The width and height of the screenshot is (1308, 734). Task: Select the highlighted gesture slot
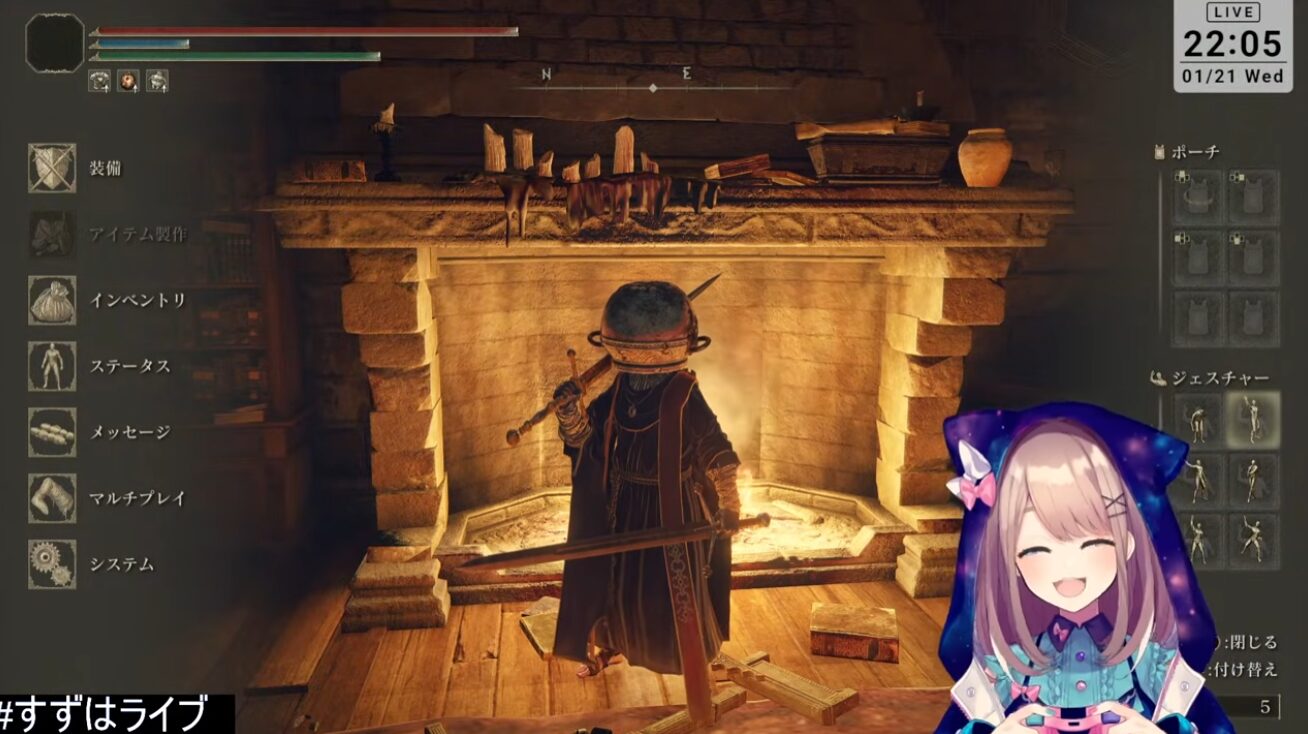[x=1253, y=418]
